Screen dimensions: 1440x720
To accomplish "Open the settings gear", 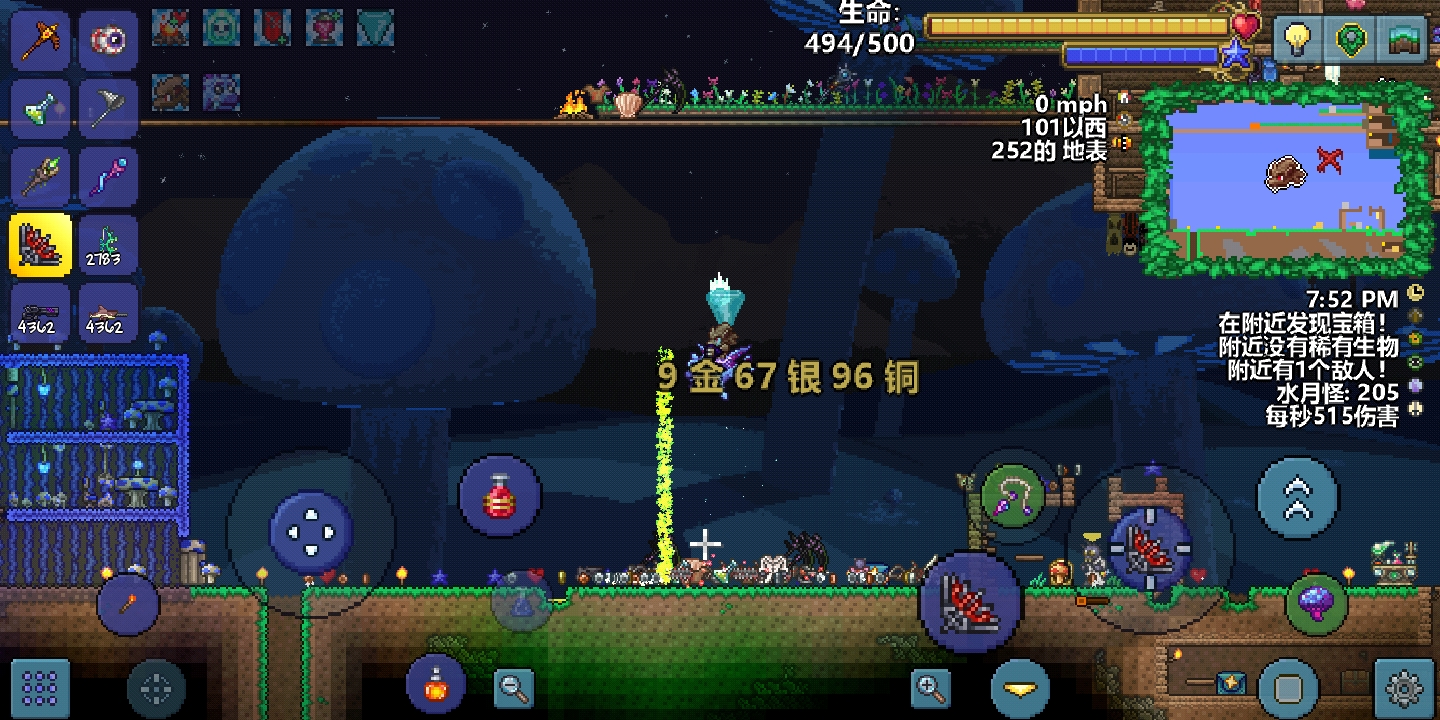I will click(1404, 688).
